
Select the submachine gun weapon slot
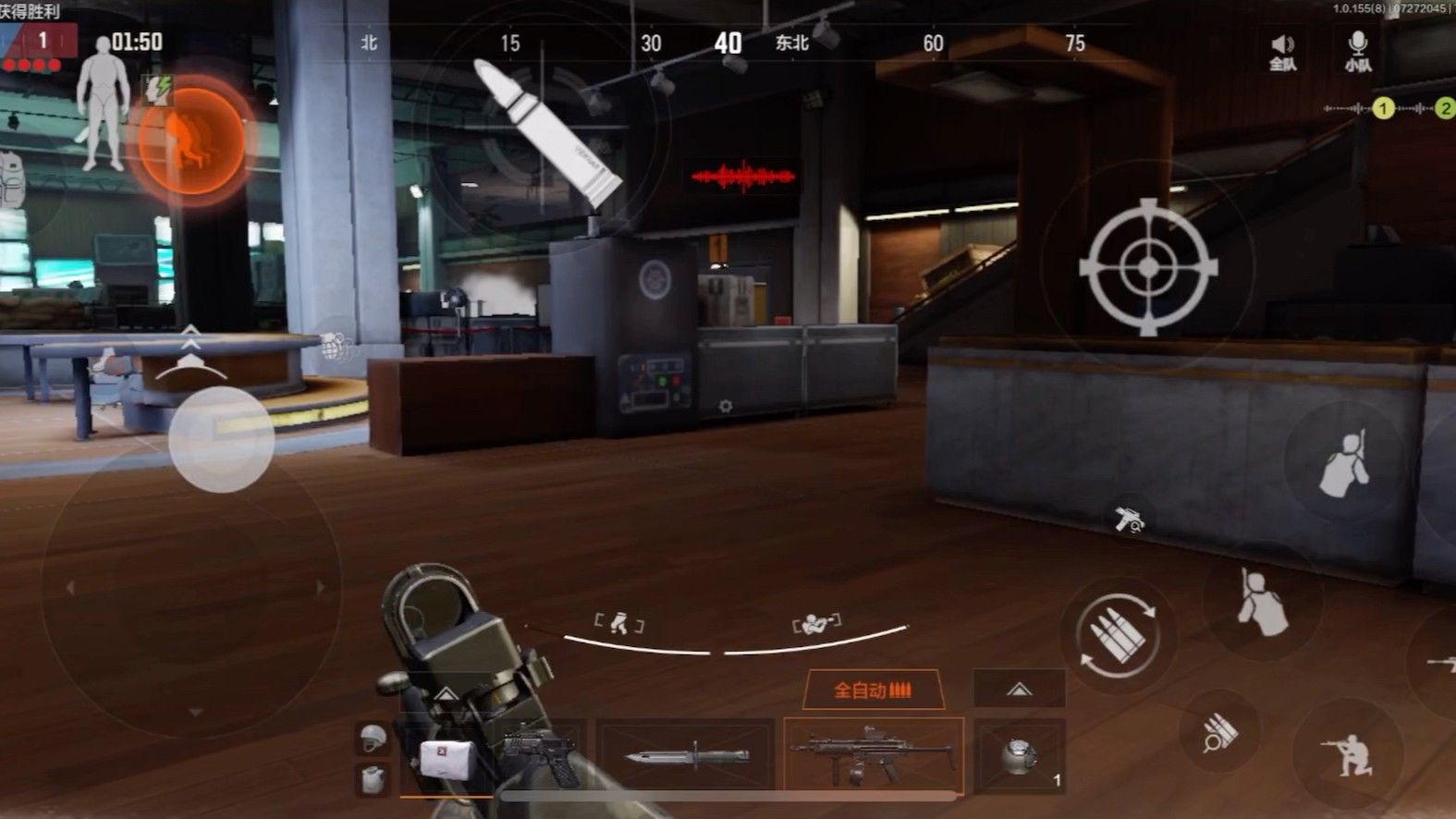873,755
